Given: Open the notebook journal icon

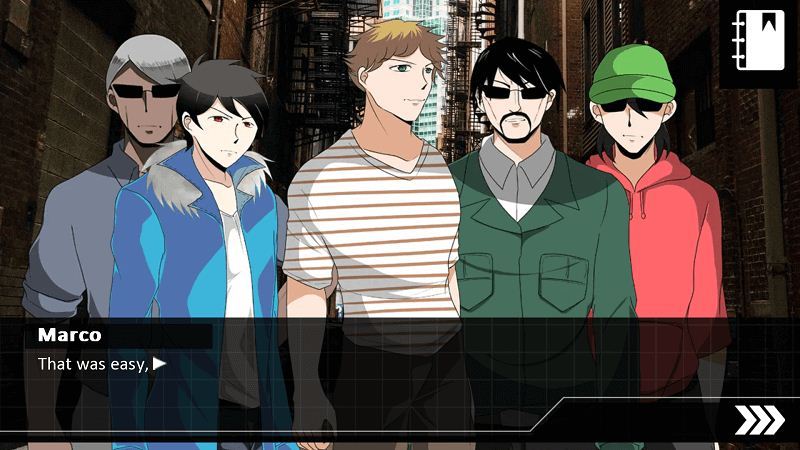Looking at the screenshot, I should (758, 42).
